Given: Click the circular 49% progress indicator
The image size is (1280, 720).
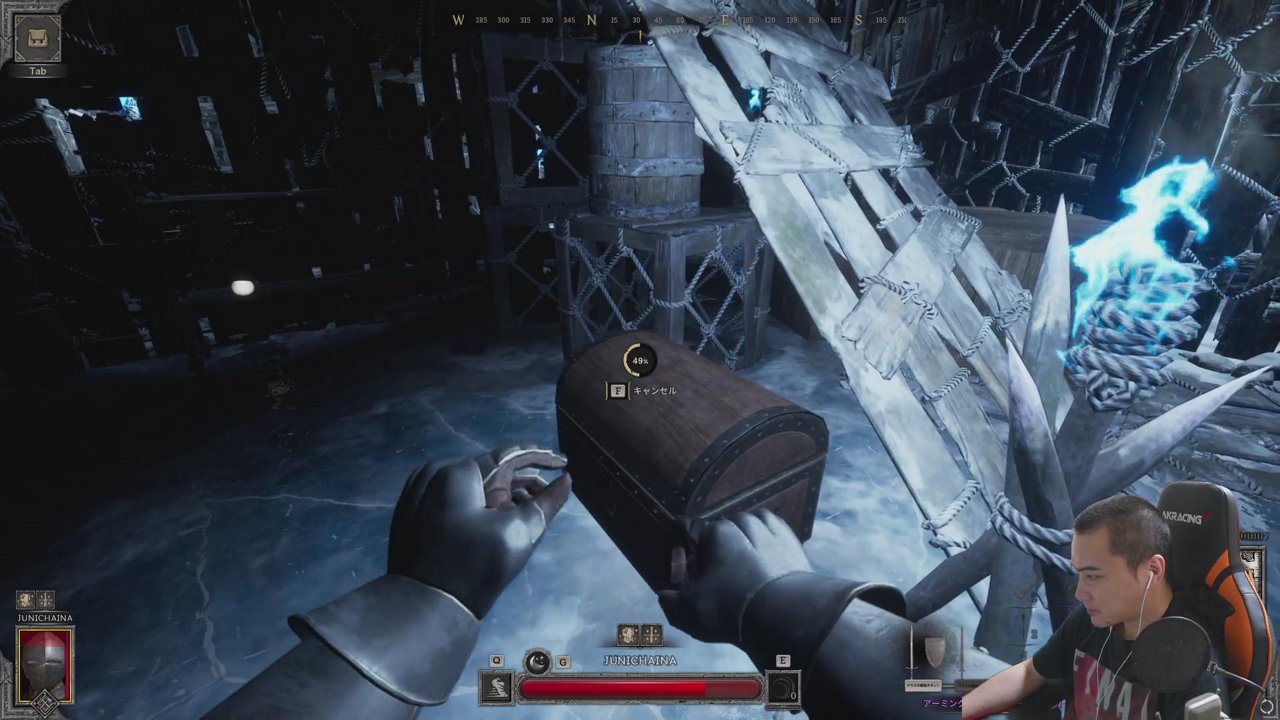Looking at the screenshot, I should (x=639, y=361).
